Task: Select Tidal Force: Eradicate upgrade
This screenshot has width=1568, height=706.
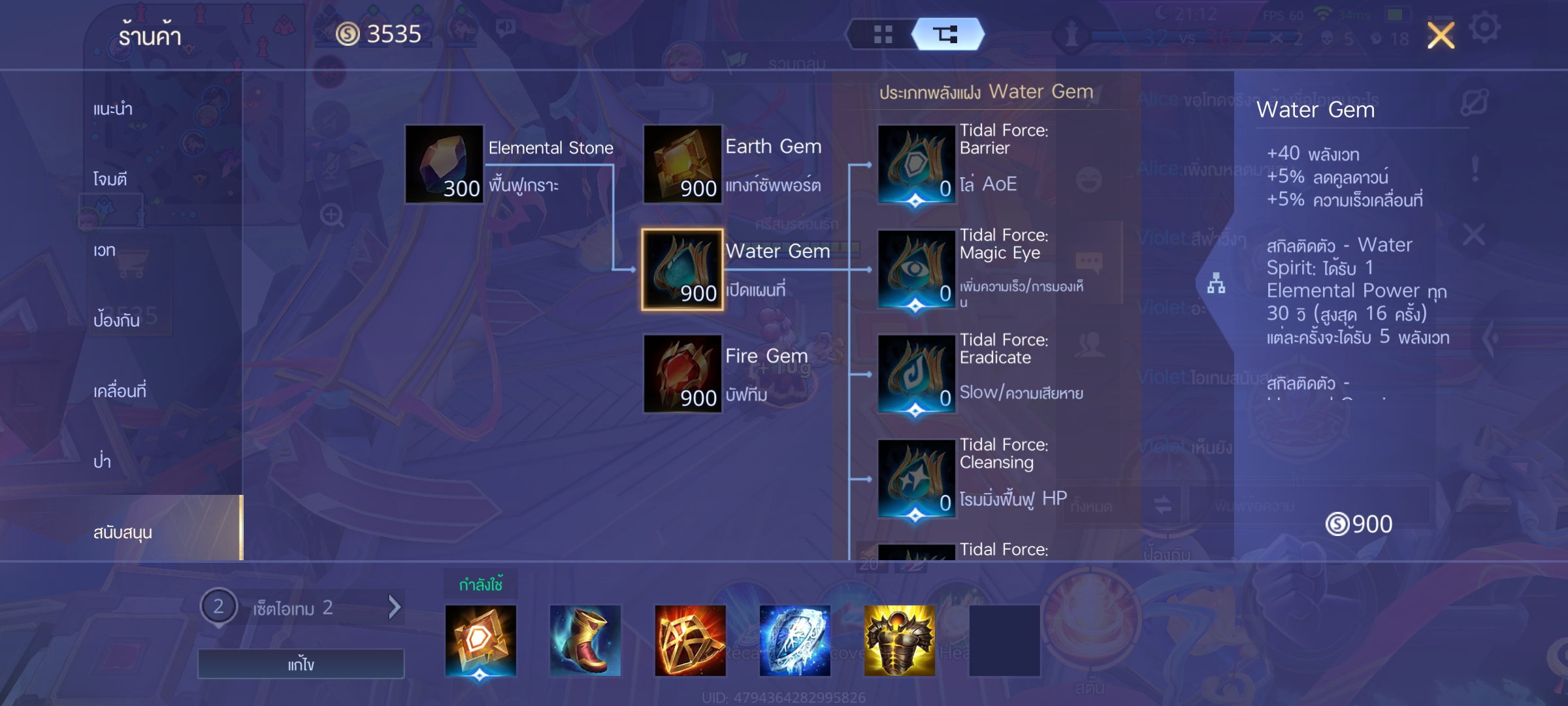Action: tap(916, 374)
